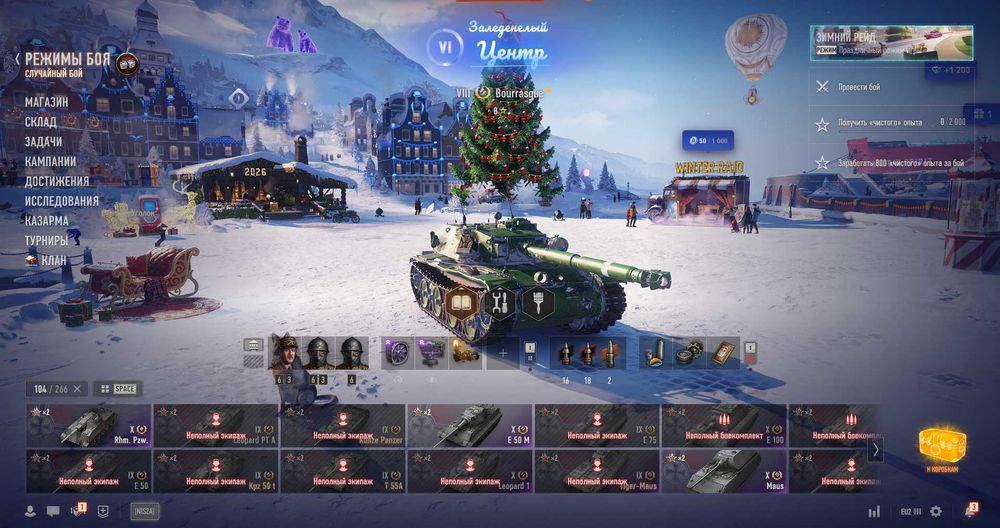Screen dimensions: 1000x528
Task: Open loot boxes via К коробкам button
Action: coord(939,448)
